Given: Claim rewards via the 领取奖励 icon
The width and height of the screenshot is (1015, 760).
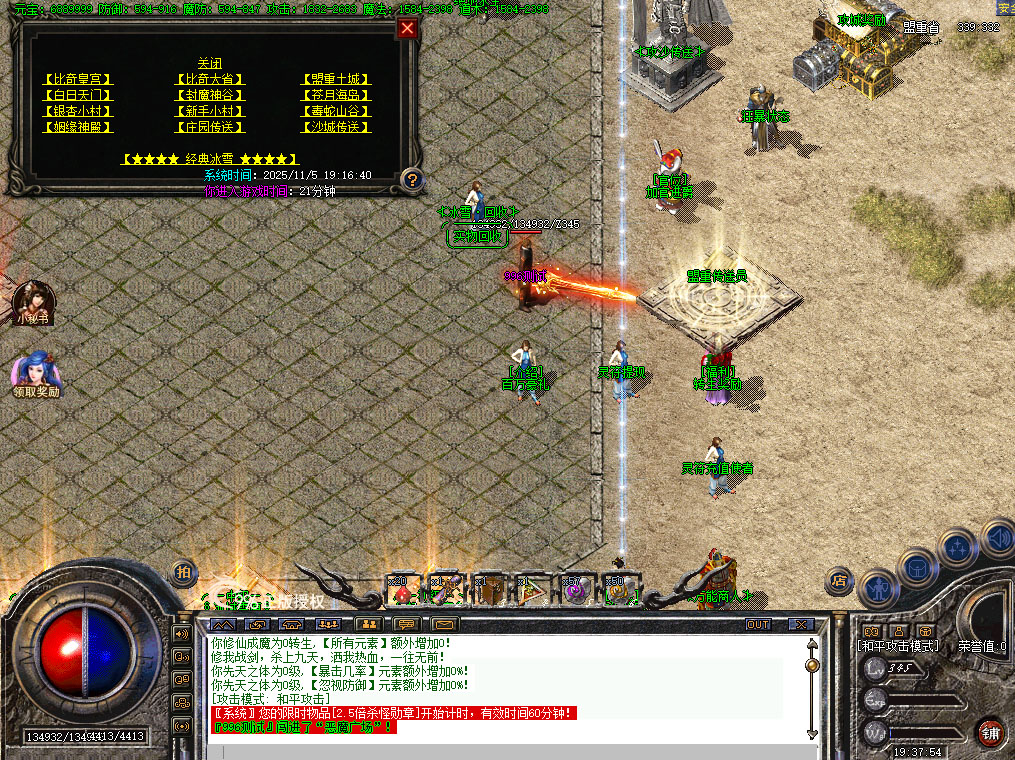Looking at the screenshot, I should coord(35,374).
